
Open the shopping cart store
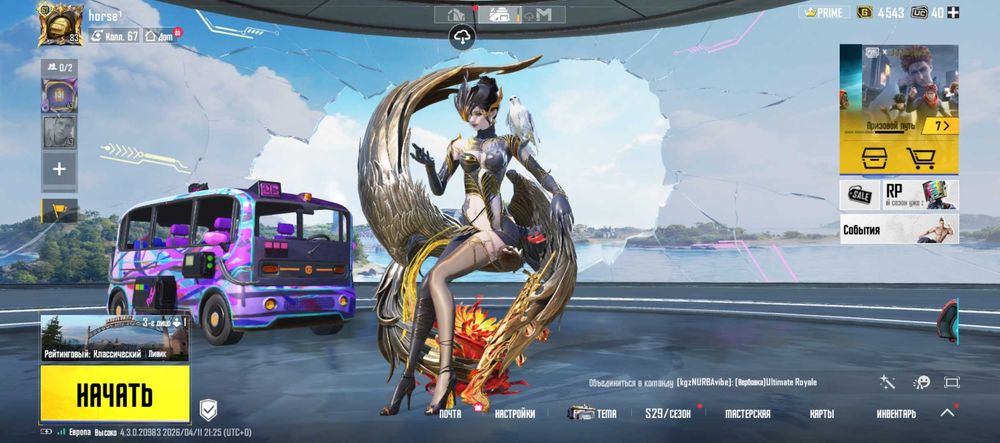pos(921,158)
